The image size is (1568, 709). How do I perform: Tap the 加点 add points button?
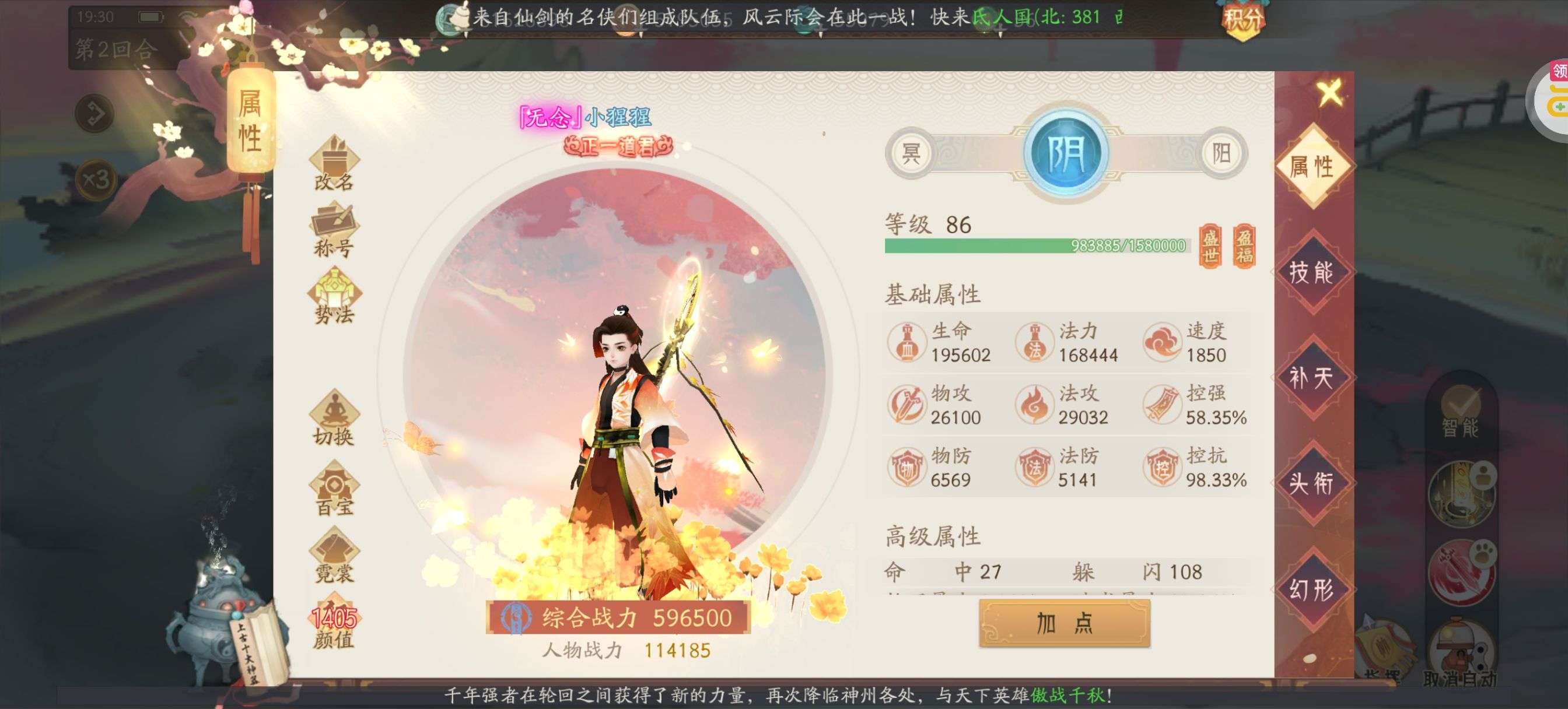1064,623
